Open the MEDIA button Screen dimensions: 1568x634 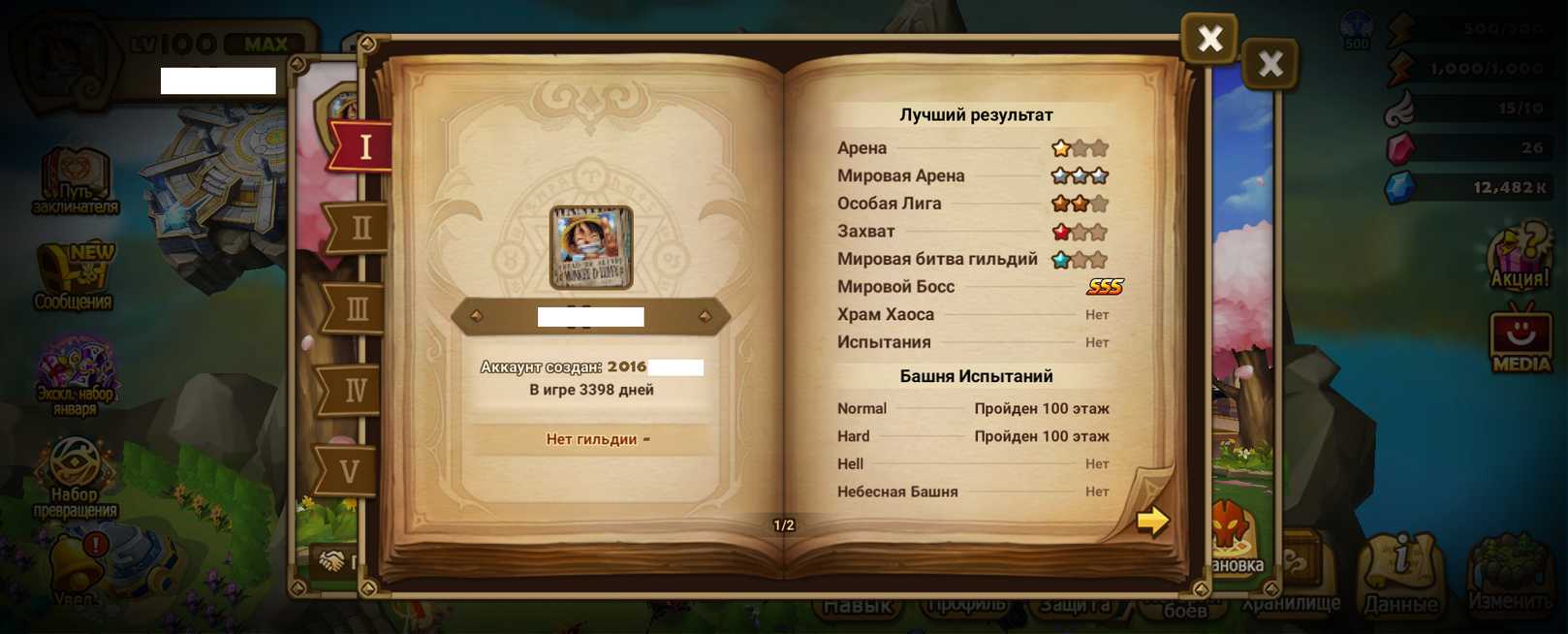pos(1520,339)
